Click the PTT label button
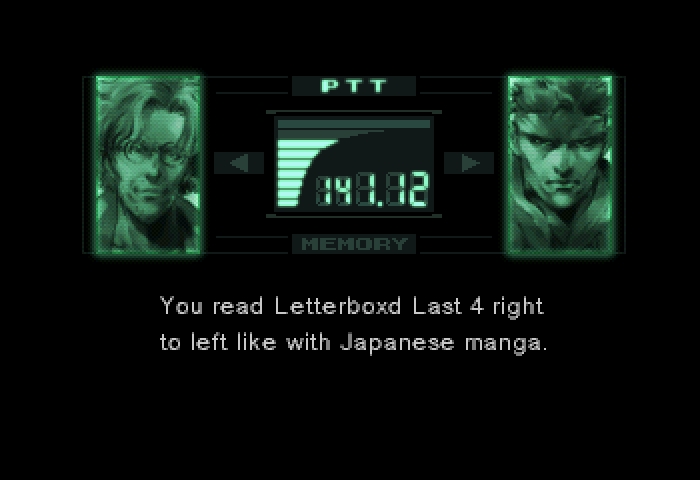Screen dimensions: 700x480 tap(353, 86)
